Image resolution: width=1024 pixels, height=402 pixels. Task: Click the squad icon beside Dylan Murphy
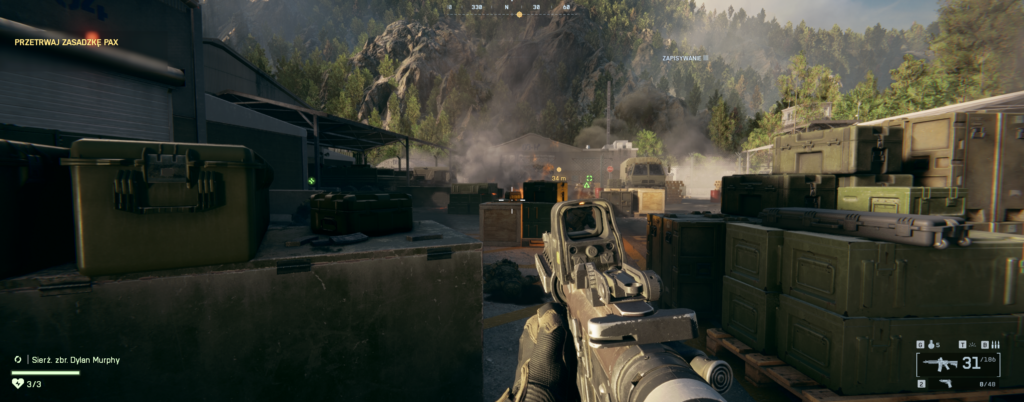[17, 358]
